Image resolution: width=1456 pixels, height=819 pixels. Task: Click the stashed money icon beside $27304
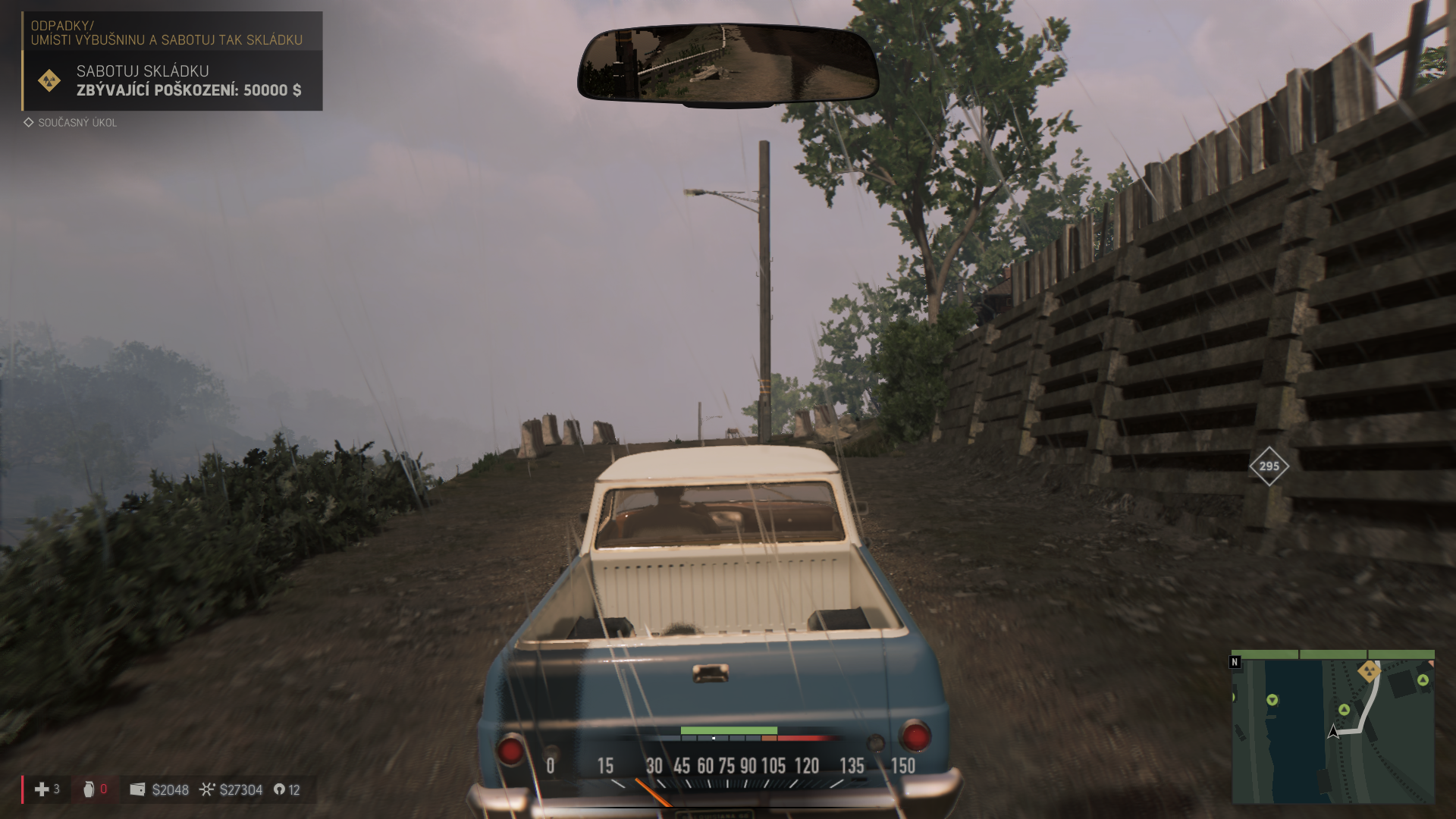207,789
